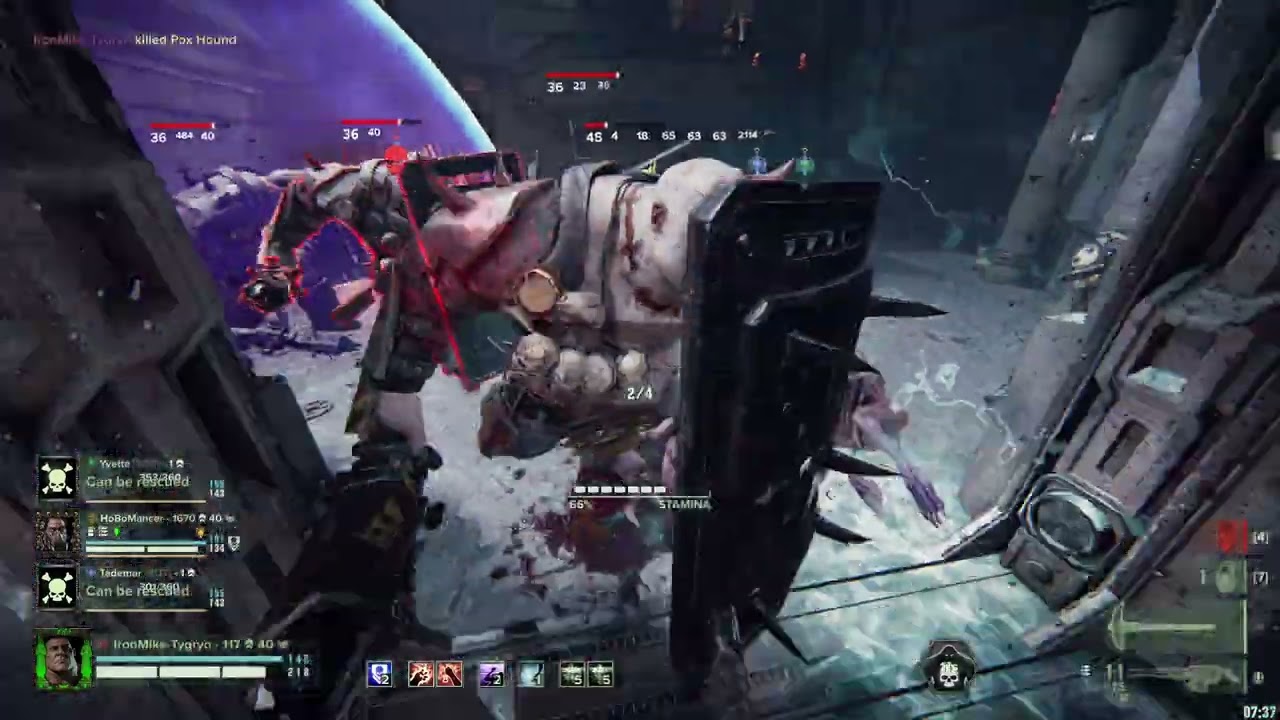
Task: Select Yvette's skull portrait in team panel
Action: 57,479
